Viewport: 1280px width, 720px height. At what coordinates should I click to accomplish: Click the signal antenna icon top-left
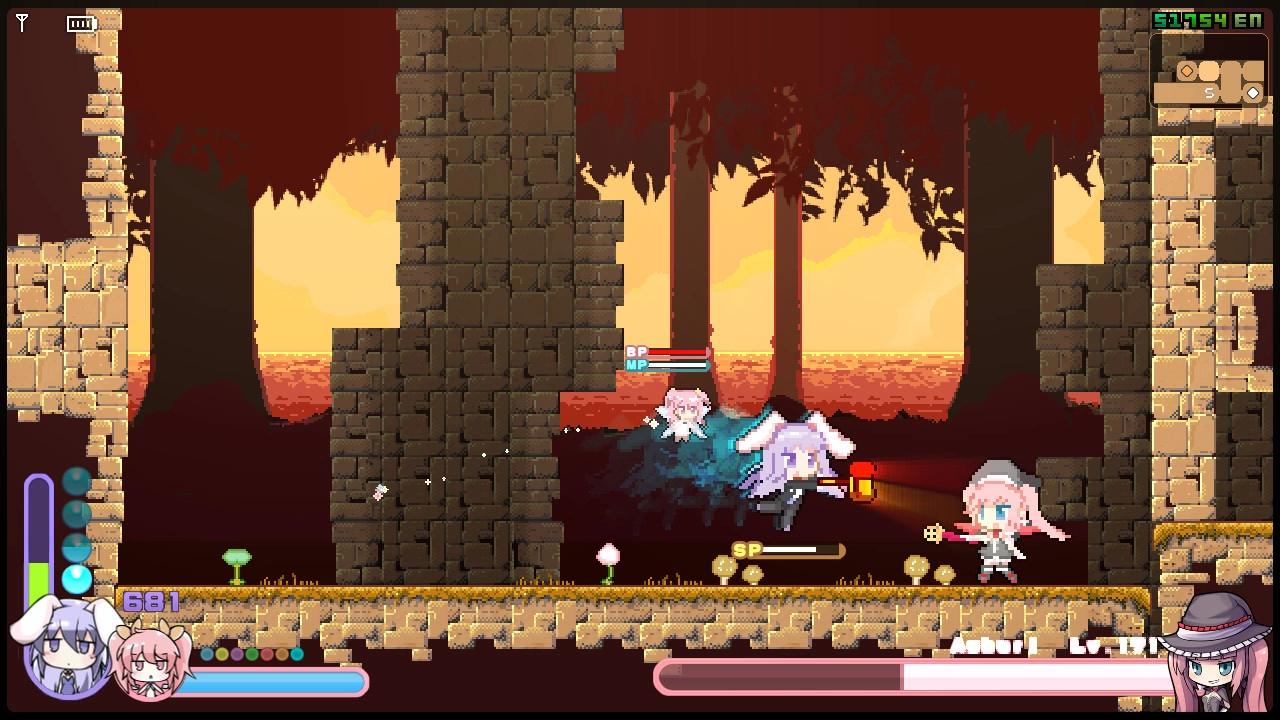[x=22, y=22]
